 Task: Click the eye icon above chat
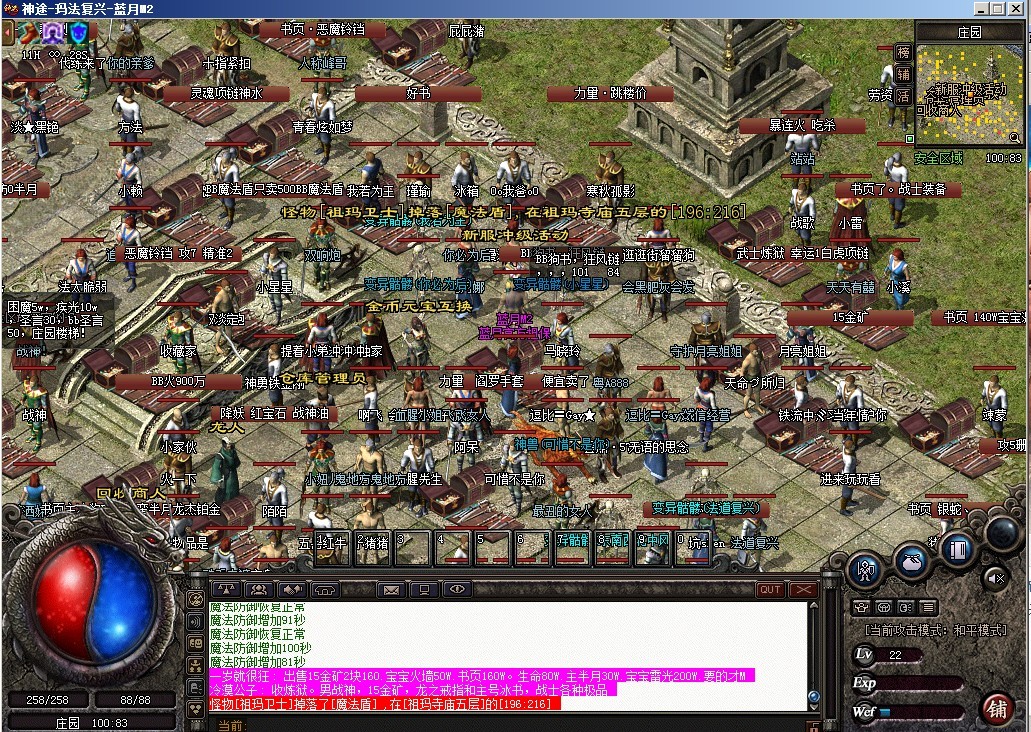[x=457, y=590]
